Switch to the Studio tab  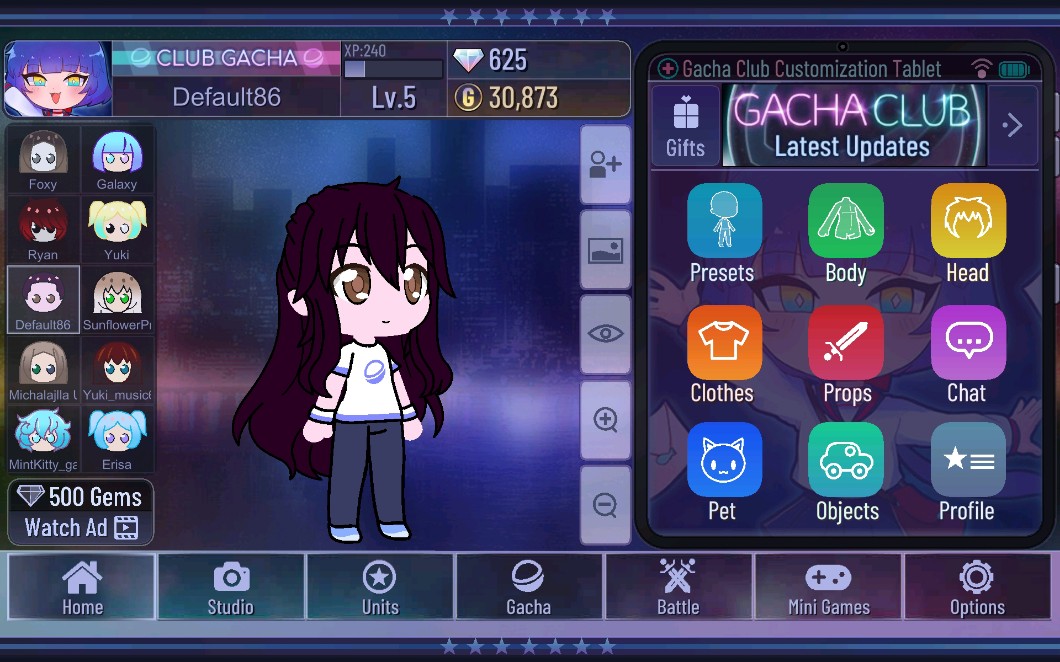click(231, 587)
